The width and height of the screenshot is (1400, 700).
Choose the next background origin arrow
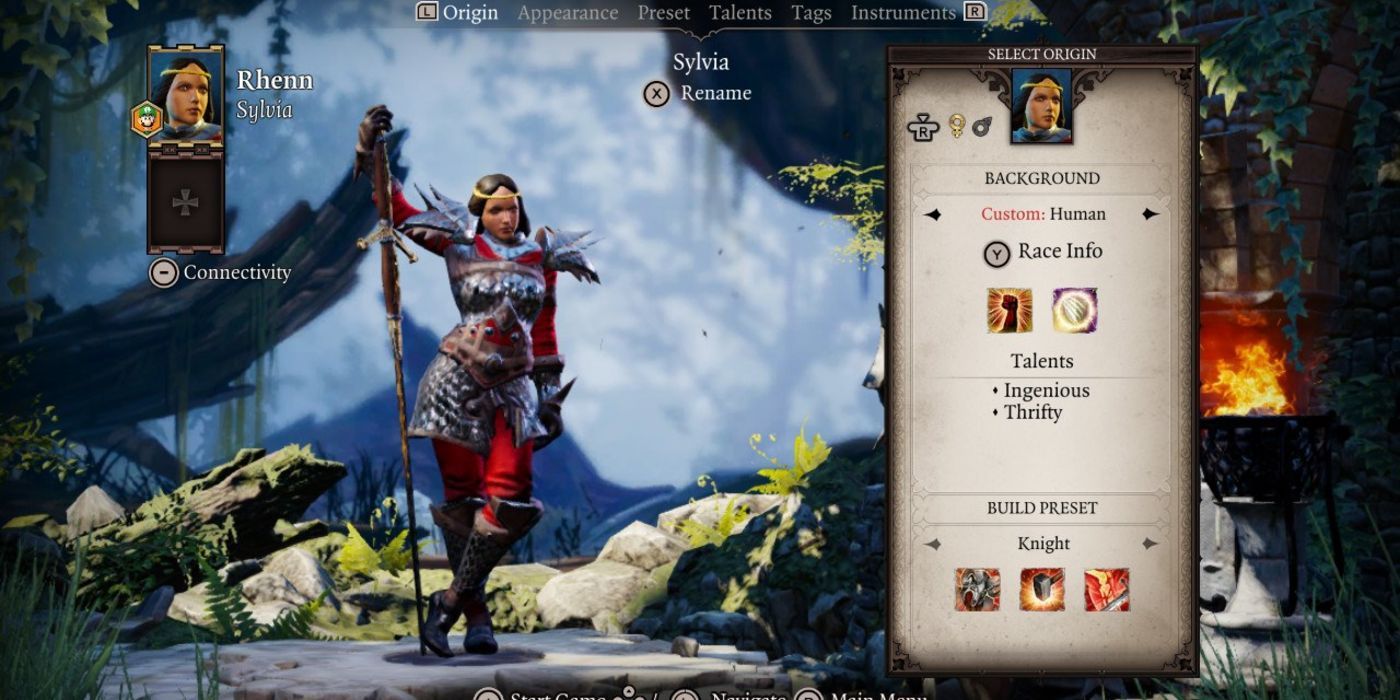click(x=1150, y=214)
